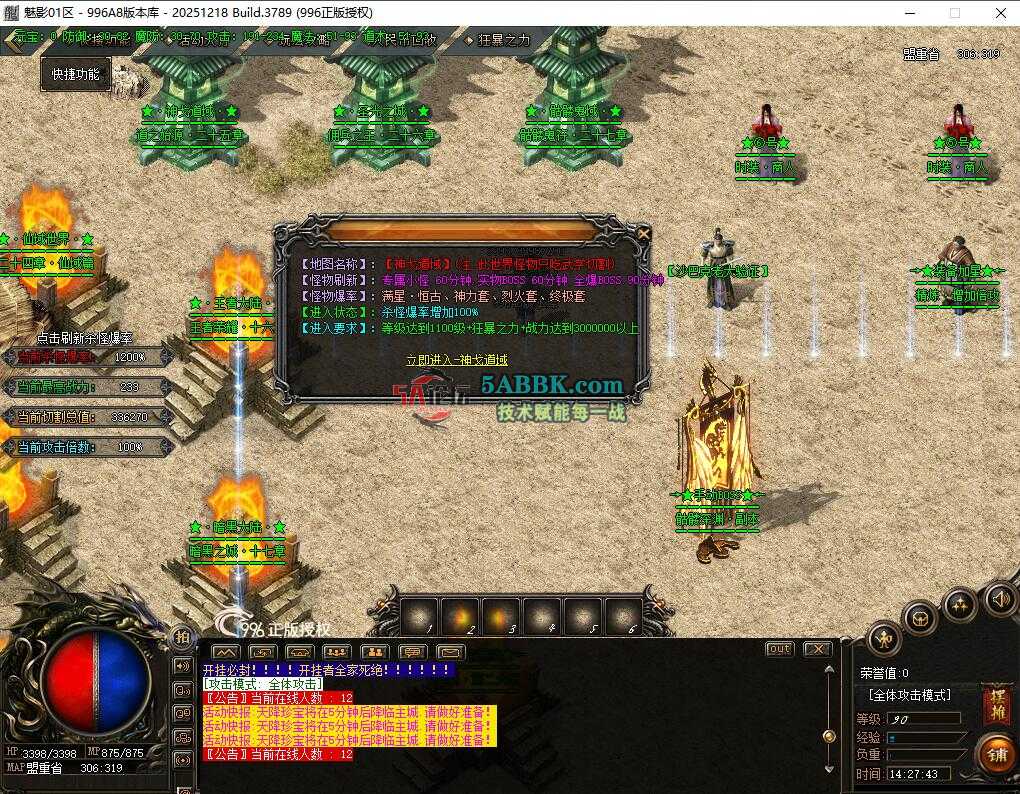Click 点击刷新杀怪爆率 refresh text
Viewport: 1020px width, 794px height.
(x=85, y=339)
